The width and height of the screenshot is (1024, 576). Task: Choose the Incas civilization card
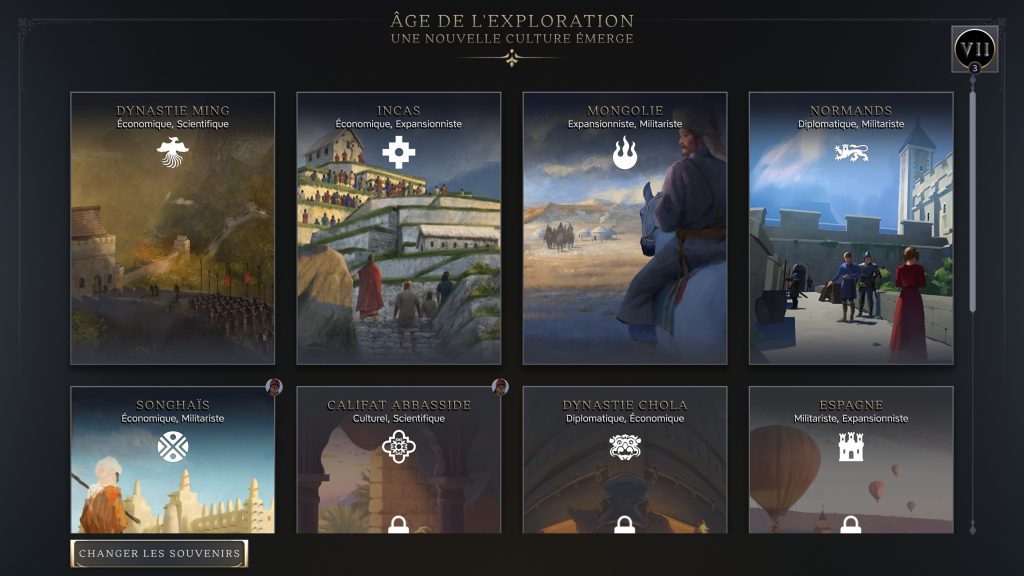(x=398, y=228)
